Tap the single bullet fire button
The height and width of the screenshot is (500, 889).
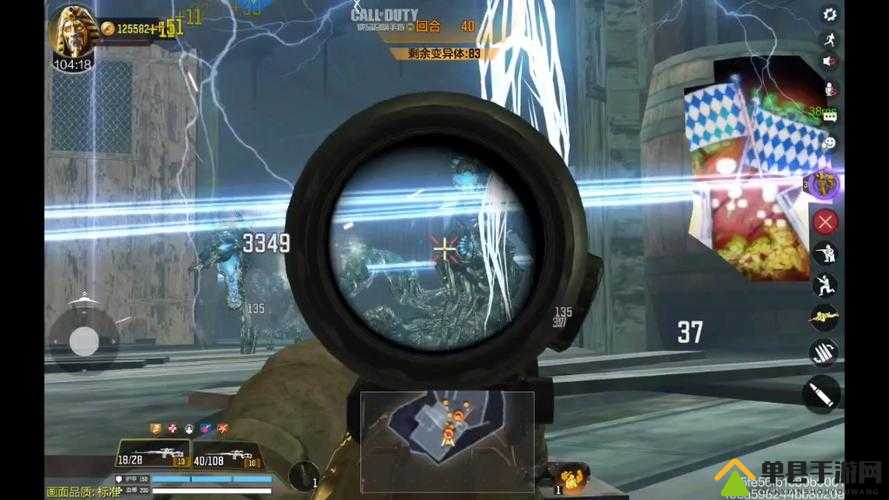click(x=822, y=393)
